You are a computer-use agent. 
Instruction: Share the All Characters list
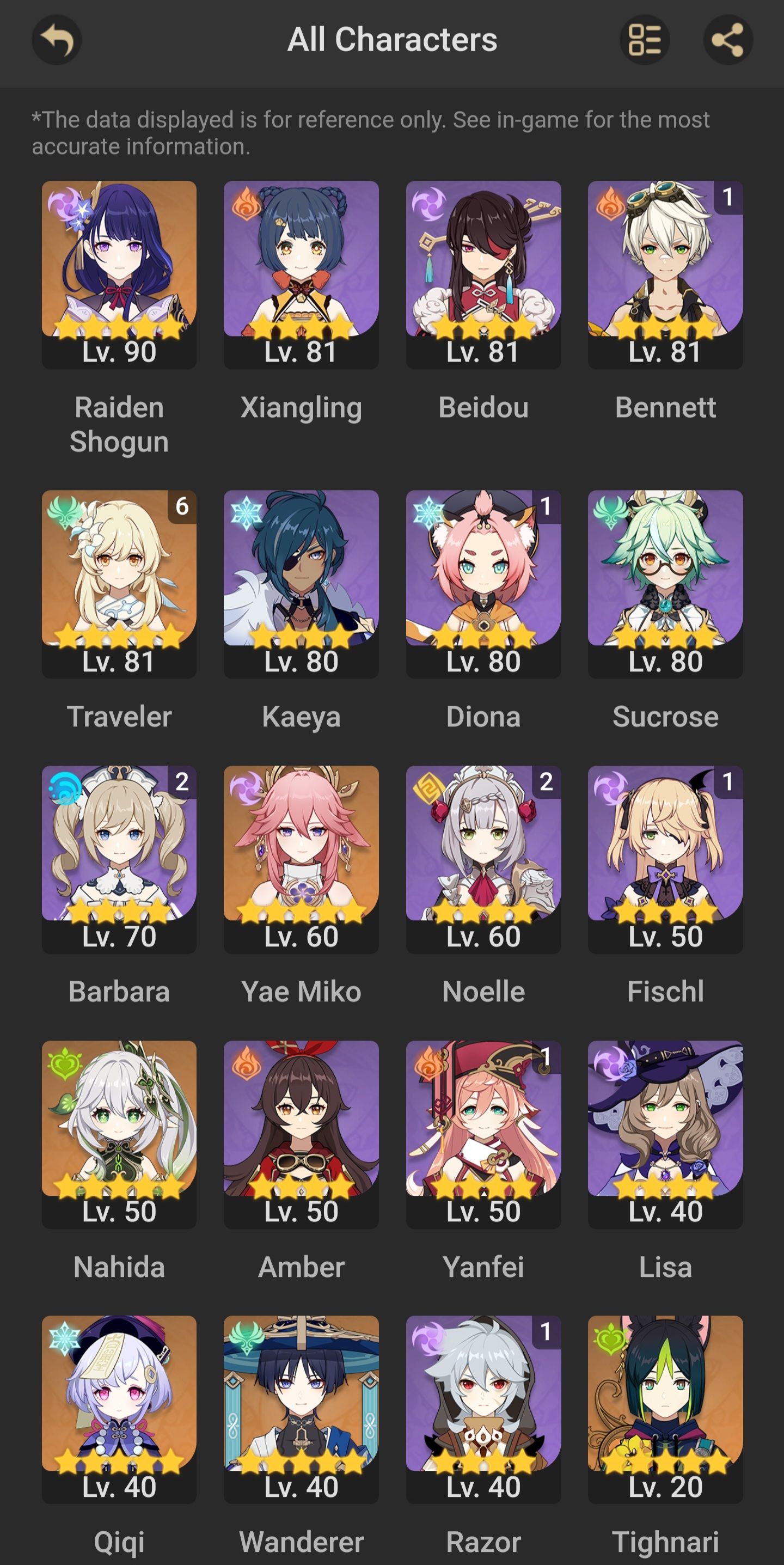pos(727,39)
